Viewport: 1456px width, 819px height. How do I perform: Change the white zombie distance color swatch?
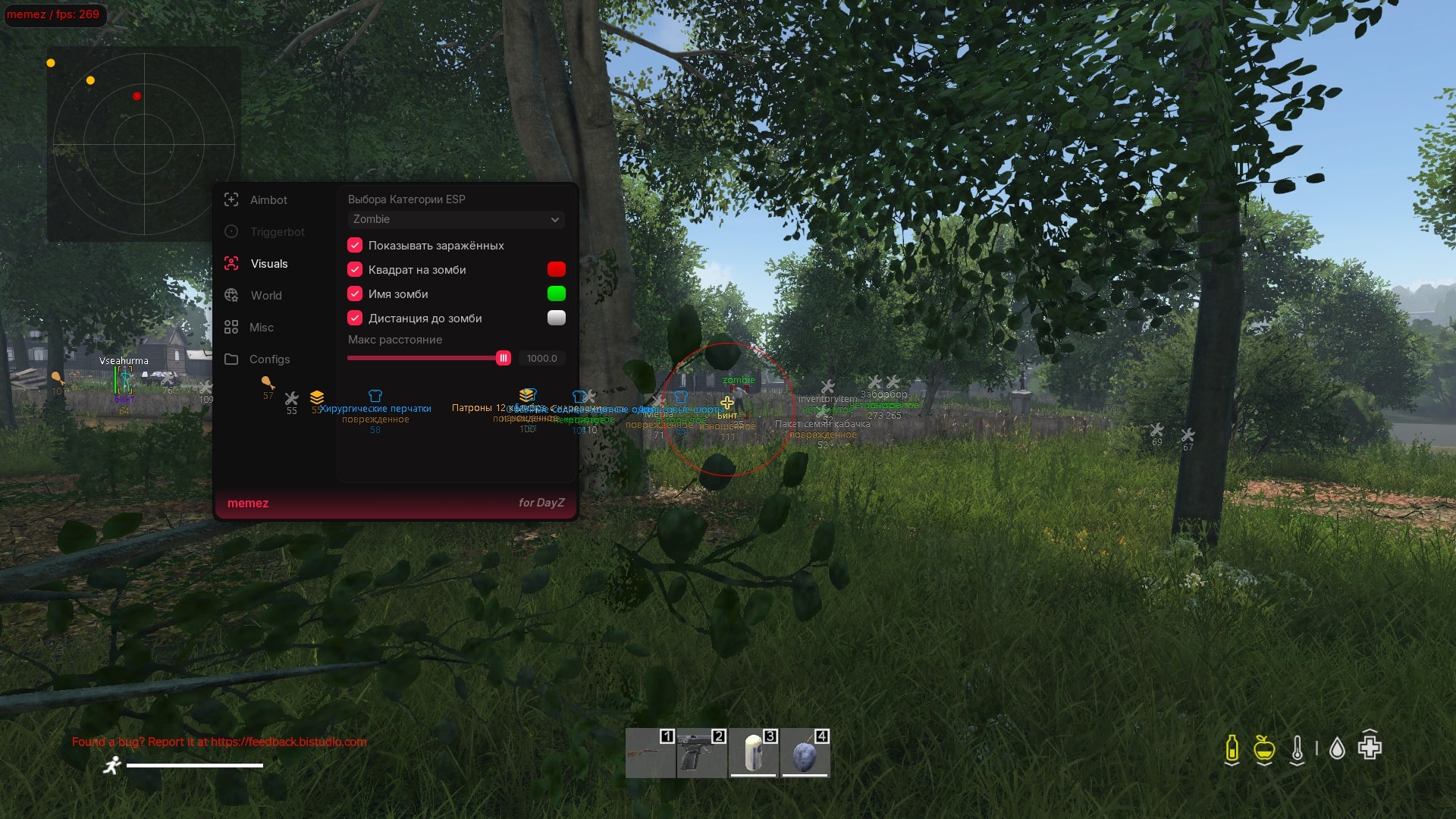click(x=556, y=318)
